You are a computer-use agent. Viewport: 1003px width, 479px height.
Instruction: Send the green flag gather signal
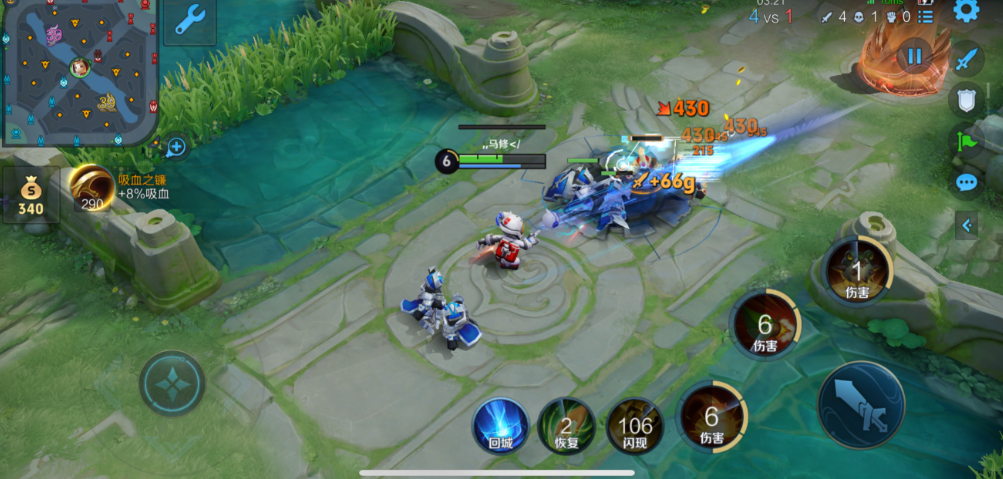(x=965, y=141)
